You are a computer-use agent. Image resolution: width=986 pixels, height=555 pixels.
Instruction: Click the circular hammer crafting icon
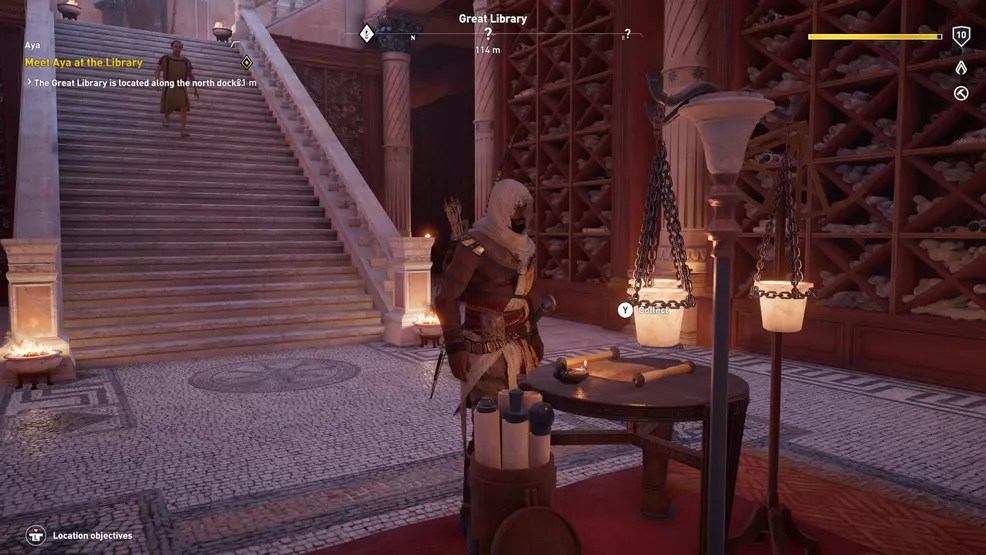click(961, 93)
